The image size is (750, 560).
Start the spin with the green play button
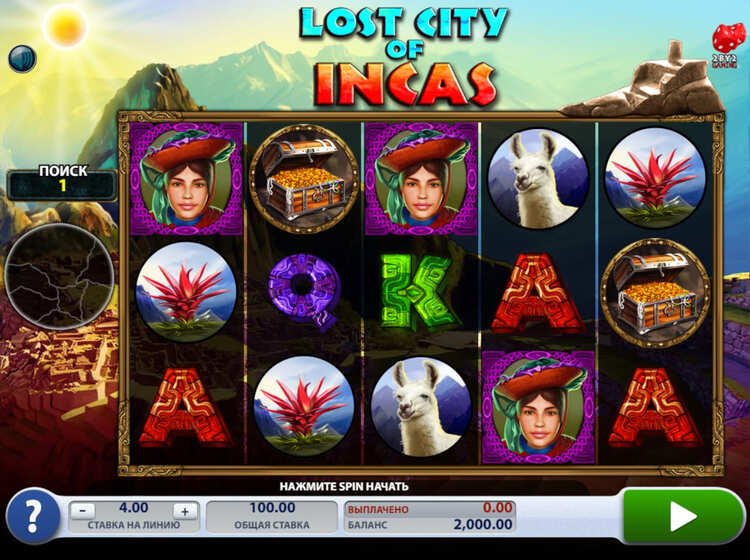coord(683,516)
